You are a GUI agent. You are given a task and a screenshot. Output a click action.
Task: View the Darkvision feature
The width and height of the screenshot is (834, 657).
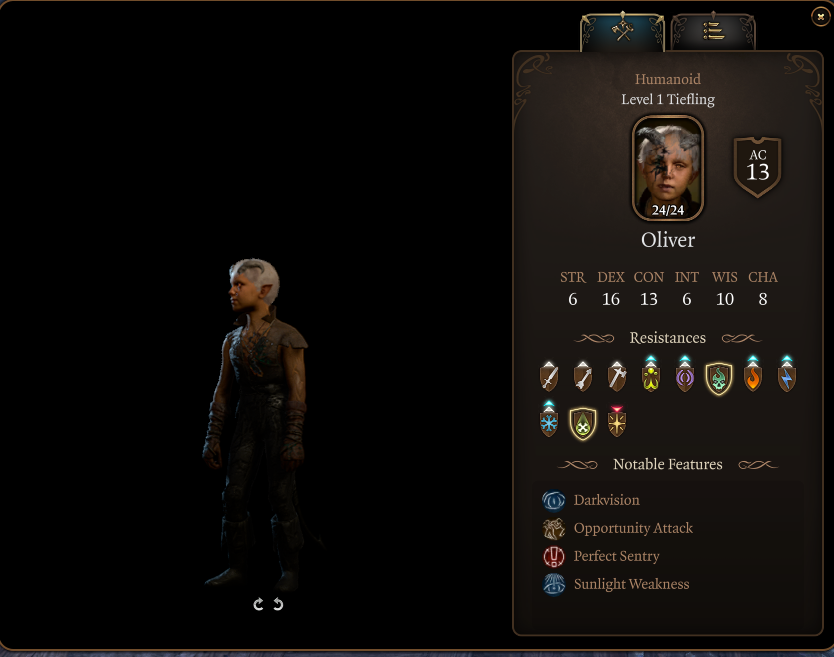click(606, 500)
